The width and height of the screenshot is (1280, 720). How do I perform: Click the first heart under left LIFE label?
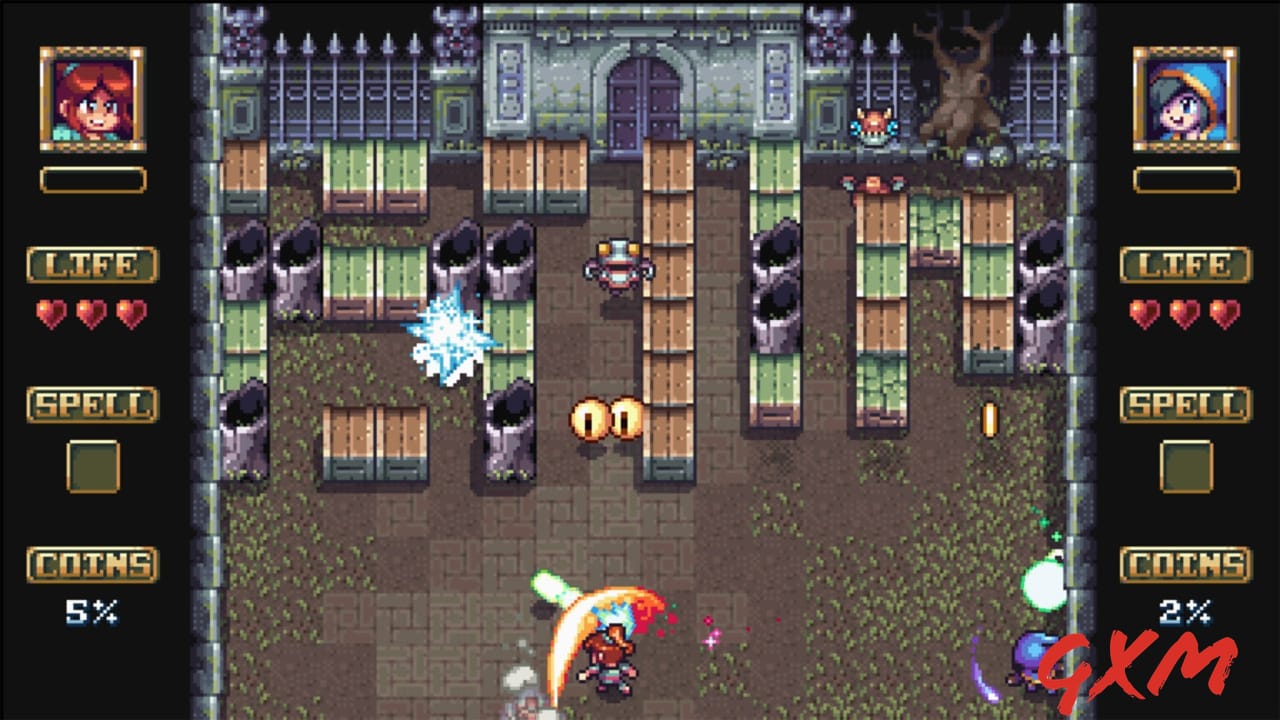[x=49, y=311]
